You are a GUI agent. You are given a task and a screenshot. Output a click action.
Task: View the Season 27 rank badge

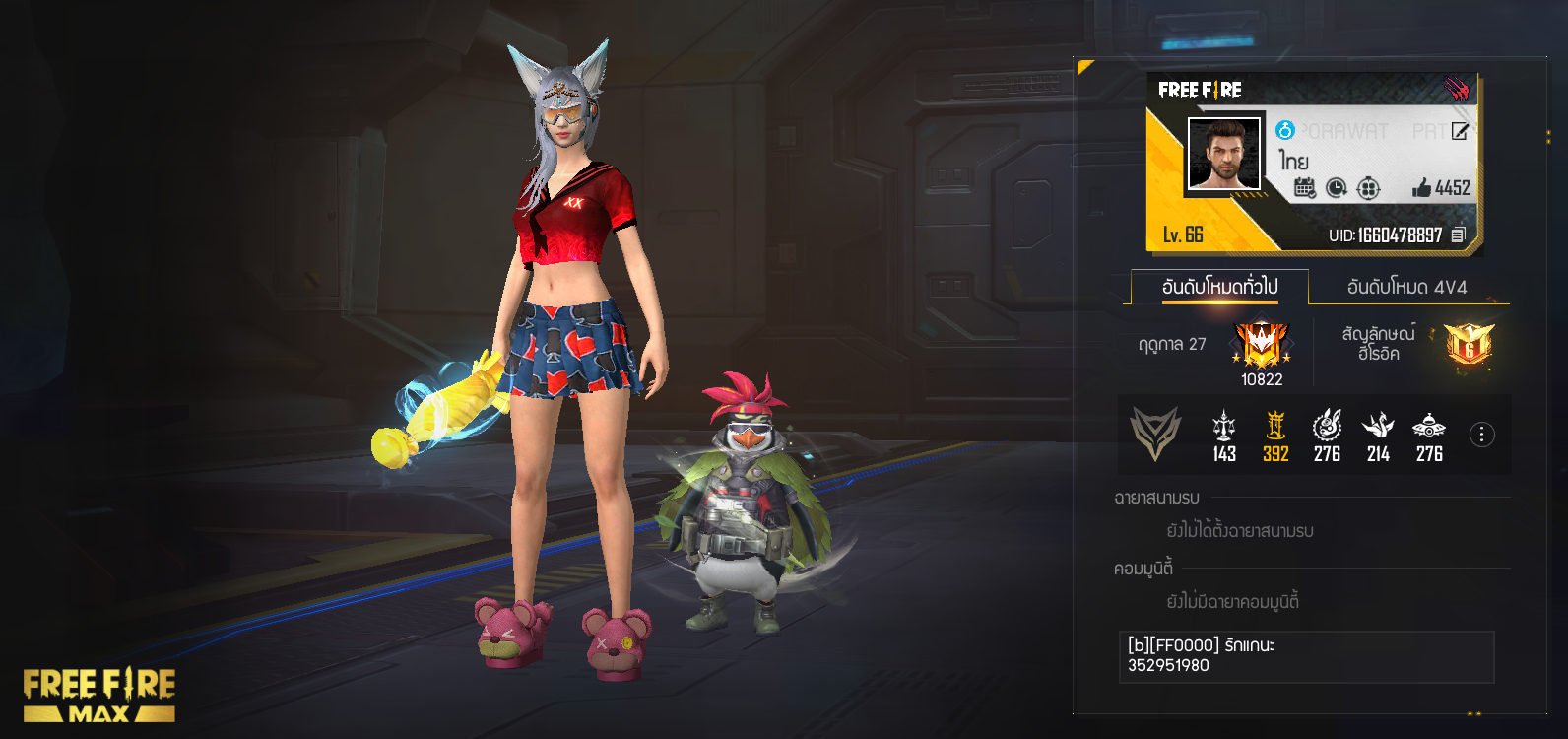(1262, 345)
